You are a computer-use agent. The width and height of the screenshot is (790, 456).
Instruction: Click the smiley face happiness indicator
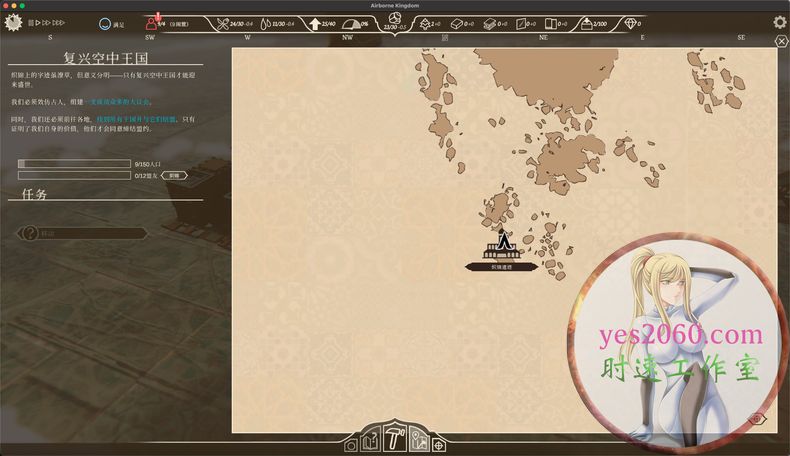pyautogui.click(x=105, y=22)
